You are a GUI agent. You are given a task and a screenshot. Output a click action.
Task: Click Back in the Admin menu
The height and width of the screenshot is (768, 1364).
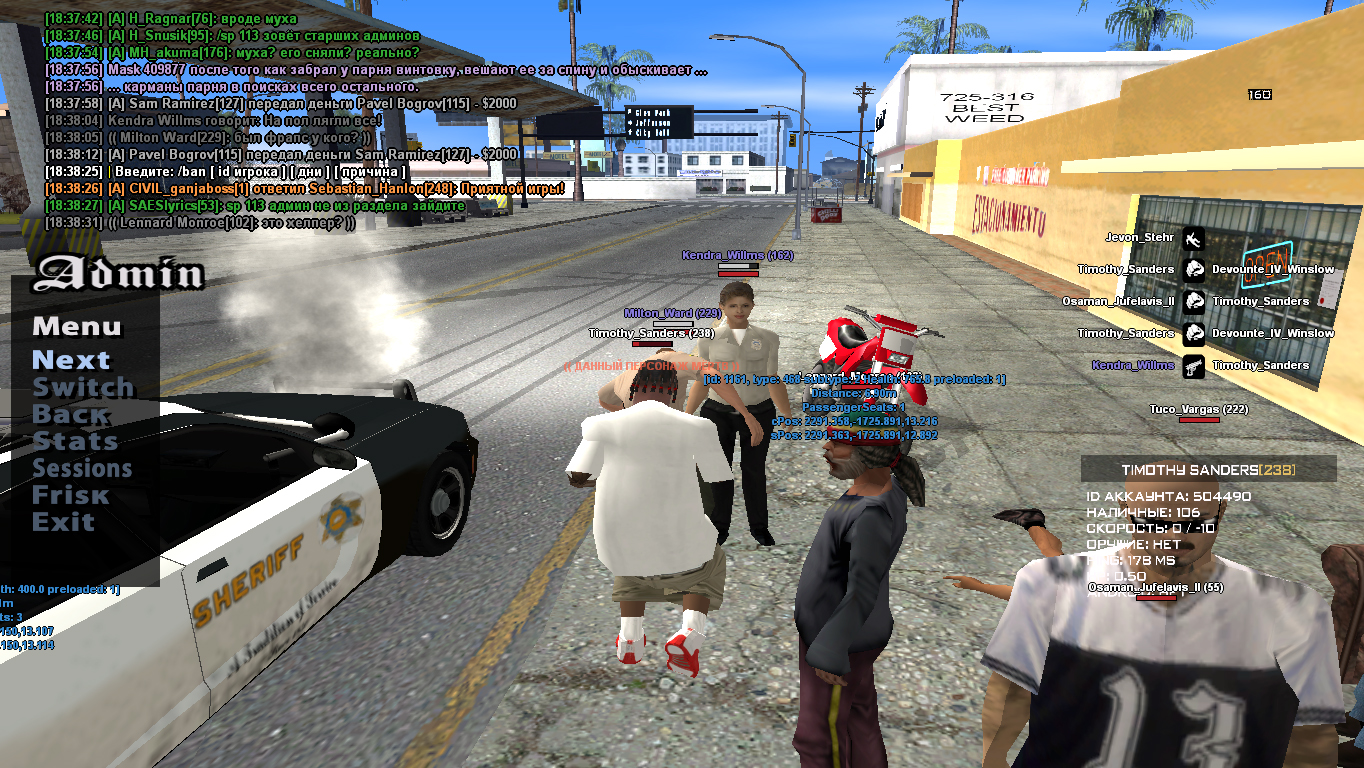[x=70, y=414]
